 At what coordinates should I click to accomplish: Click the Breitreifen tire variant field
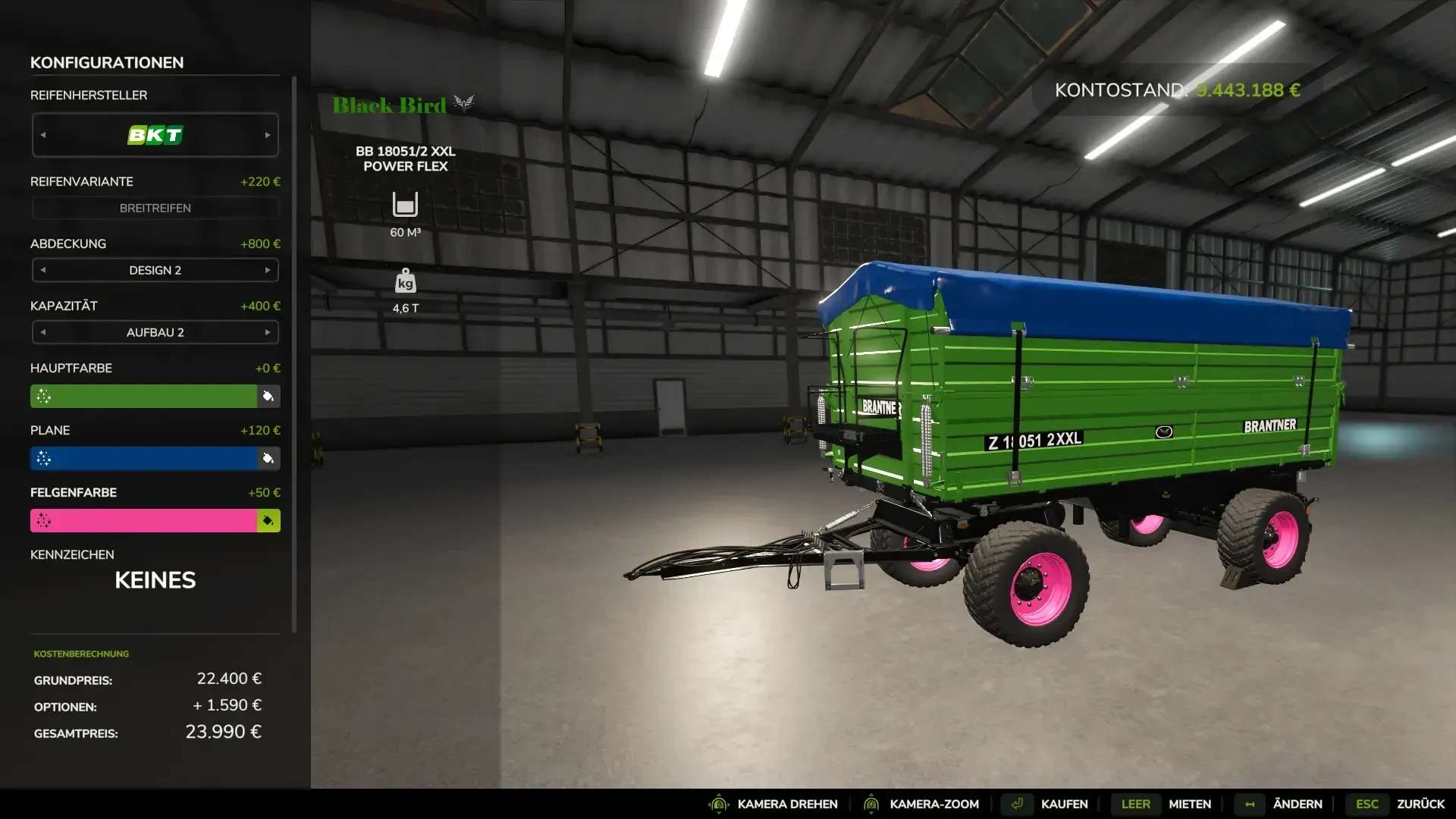click(155, 208)
